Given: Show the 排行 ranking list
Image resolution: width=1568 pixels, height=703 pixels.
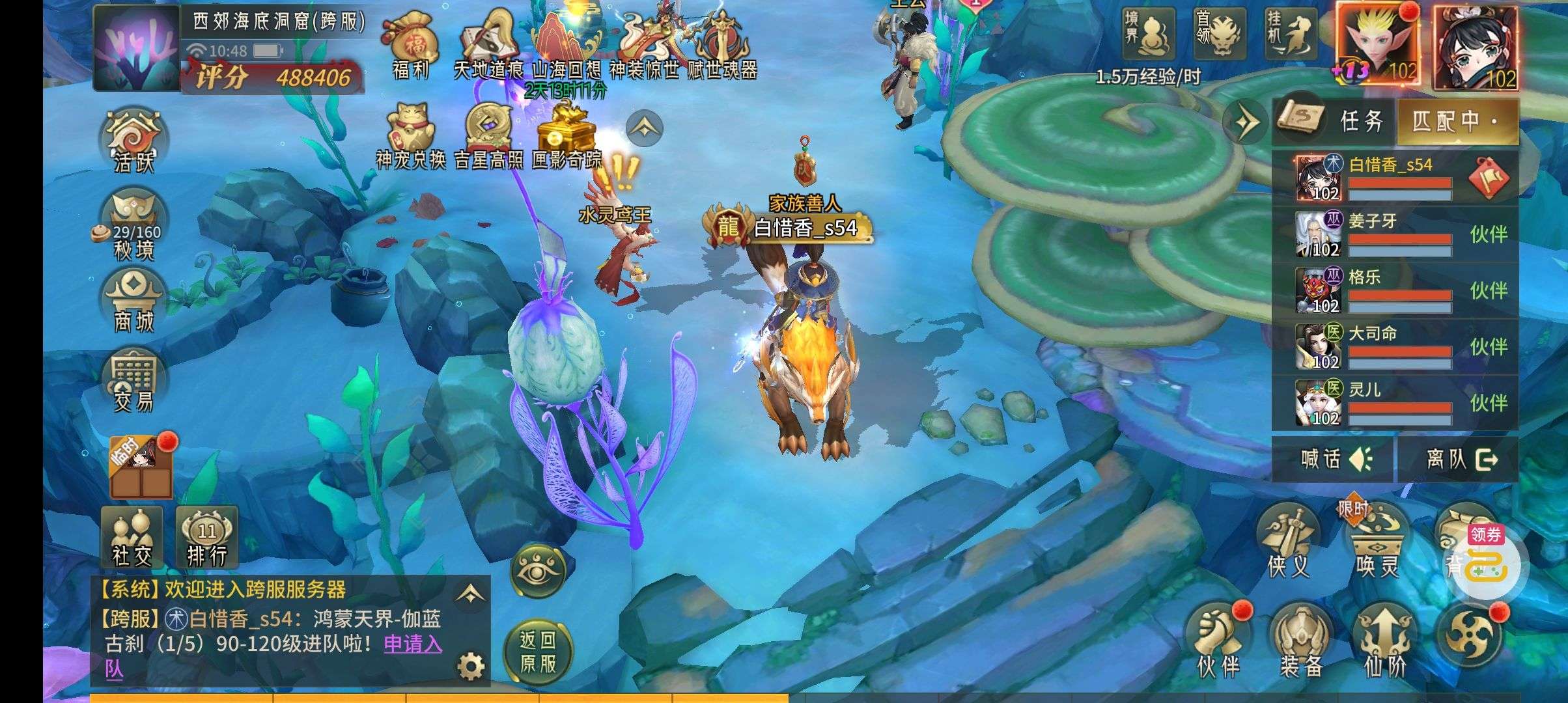Looking at the screenshot, I should point(206,538).
